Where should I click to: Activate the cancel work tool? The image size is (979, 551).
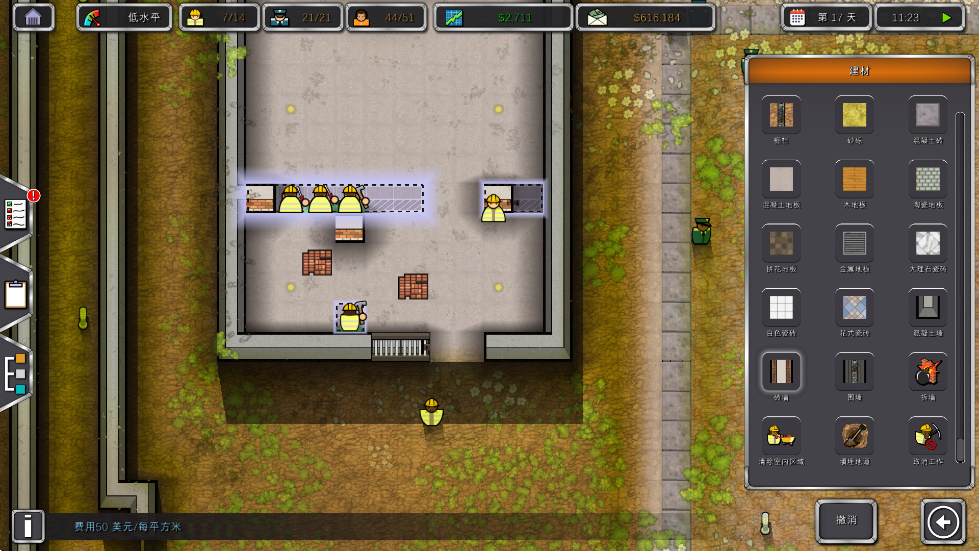928,435
